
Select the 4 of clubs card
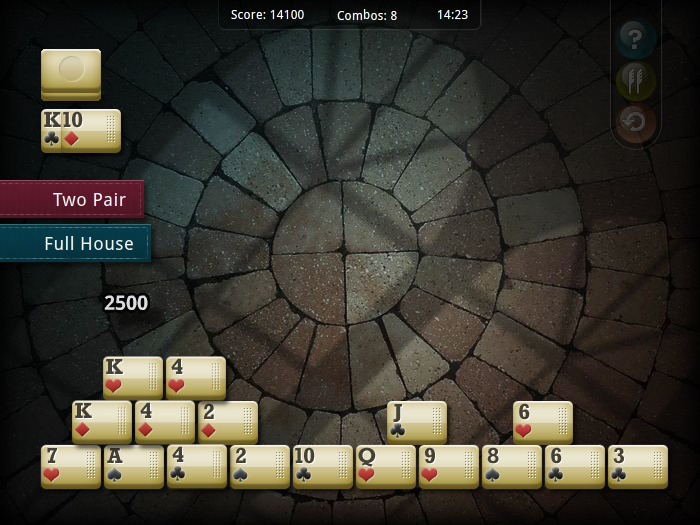pos(197,466)
